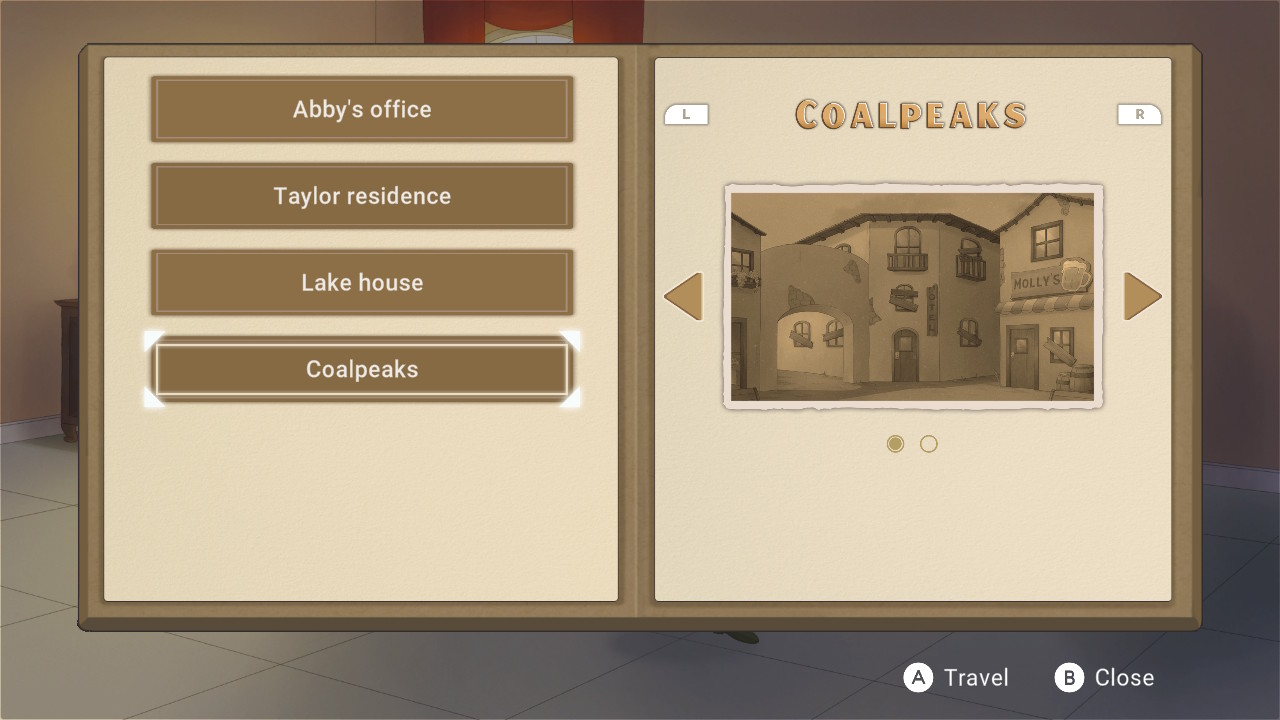Click the L shoulder button indicator

point(686,114)
